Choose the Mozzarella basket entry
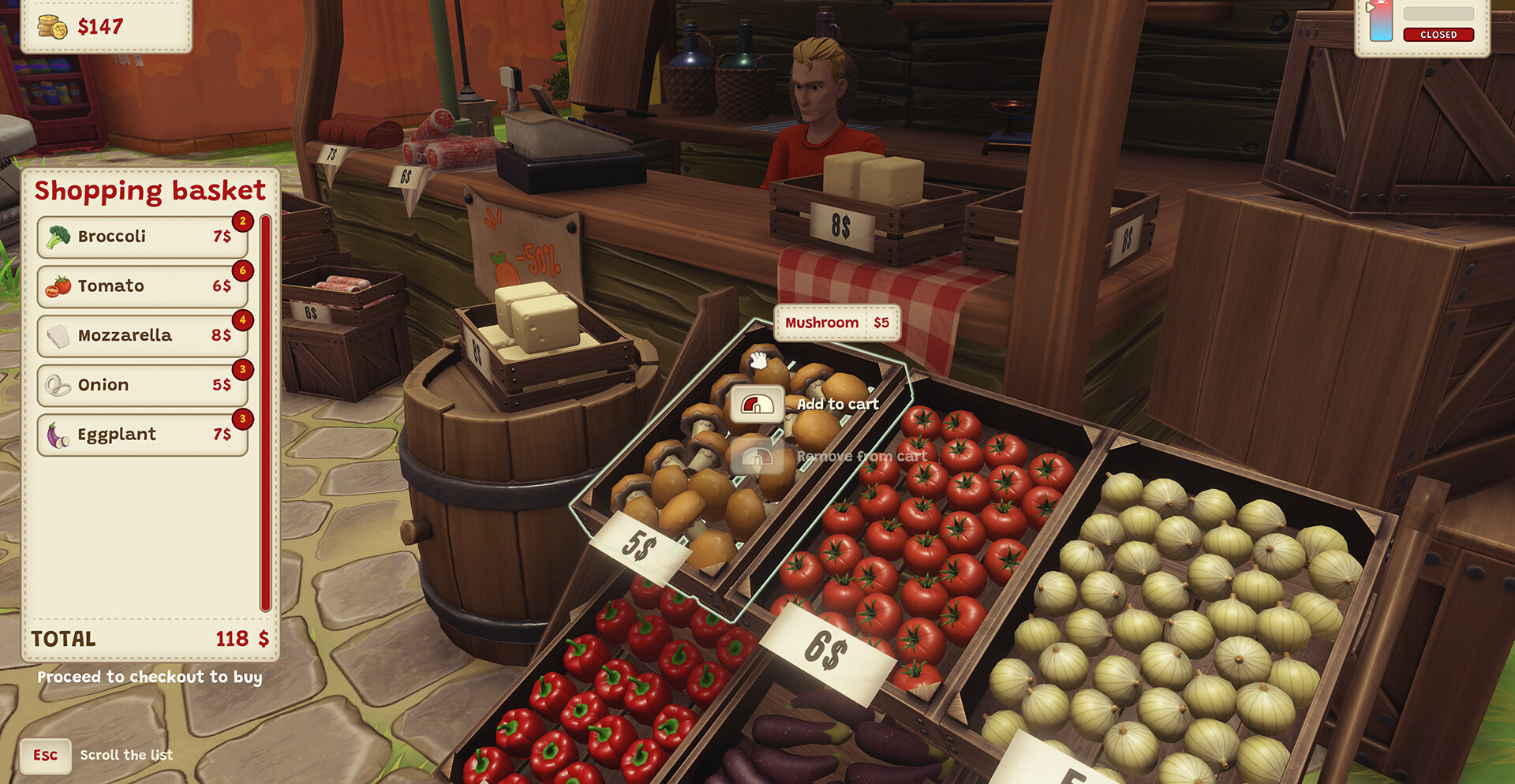1515x784 pixels. [x=142, y=335]
